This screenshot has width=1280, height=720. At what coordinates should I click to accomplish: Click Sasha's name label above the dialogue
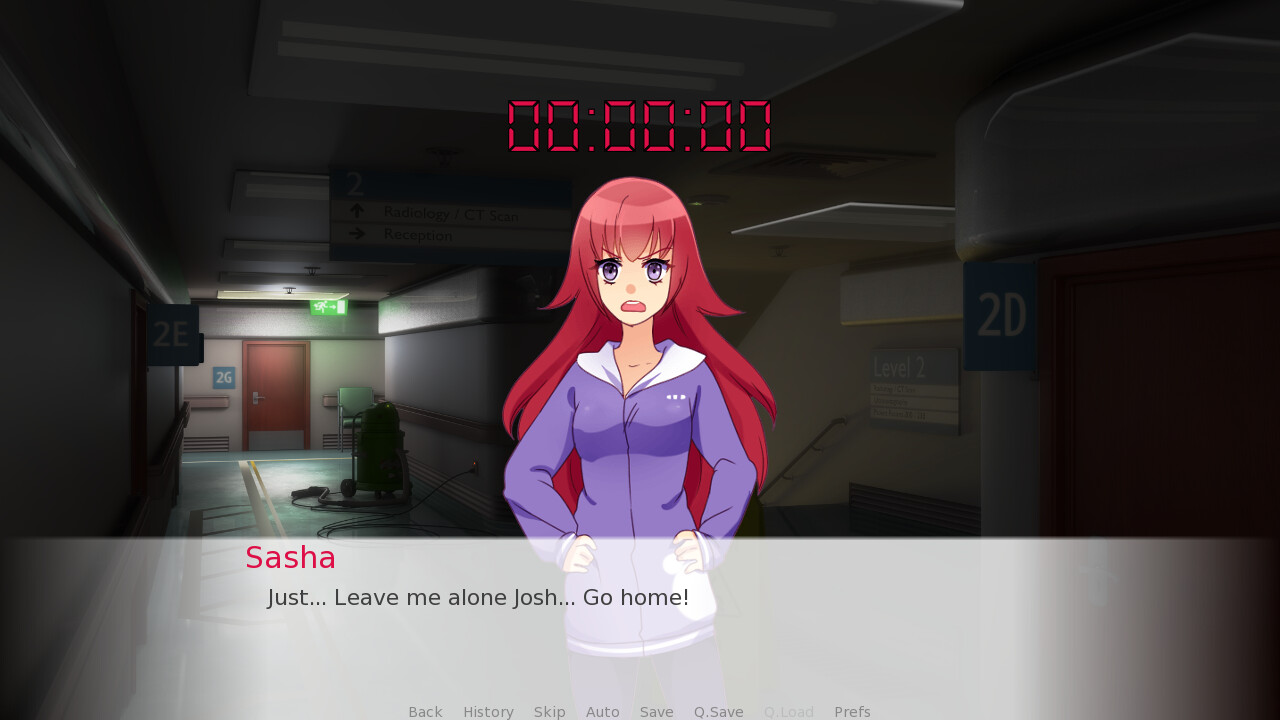click(x=290, y=558)
